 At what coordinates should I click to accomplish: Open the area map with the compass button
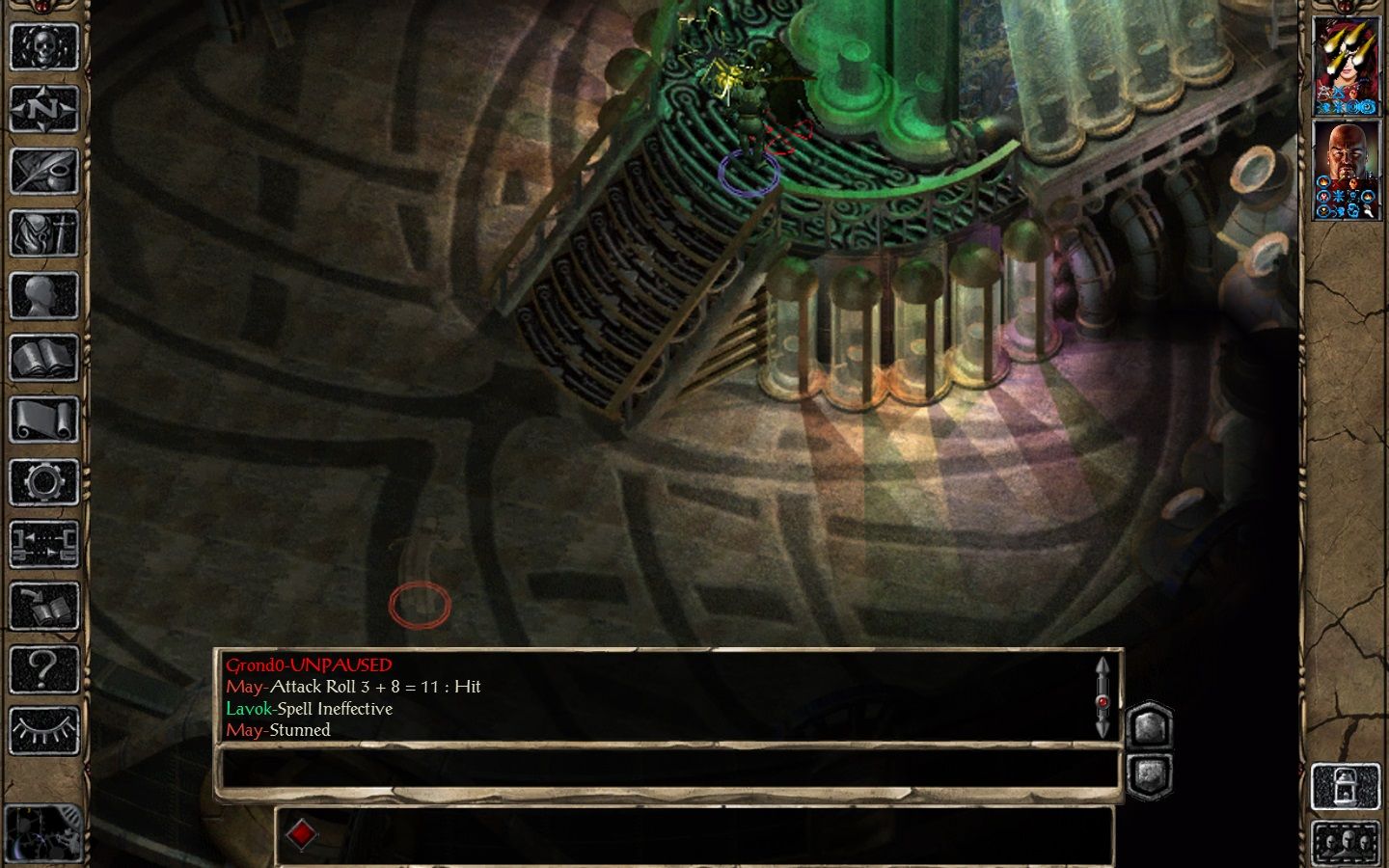[x=44, y=109]
